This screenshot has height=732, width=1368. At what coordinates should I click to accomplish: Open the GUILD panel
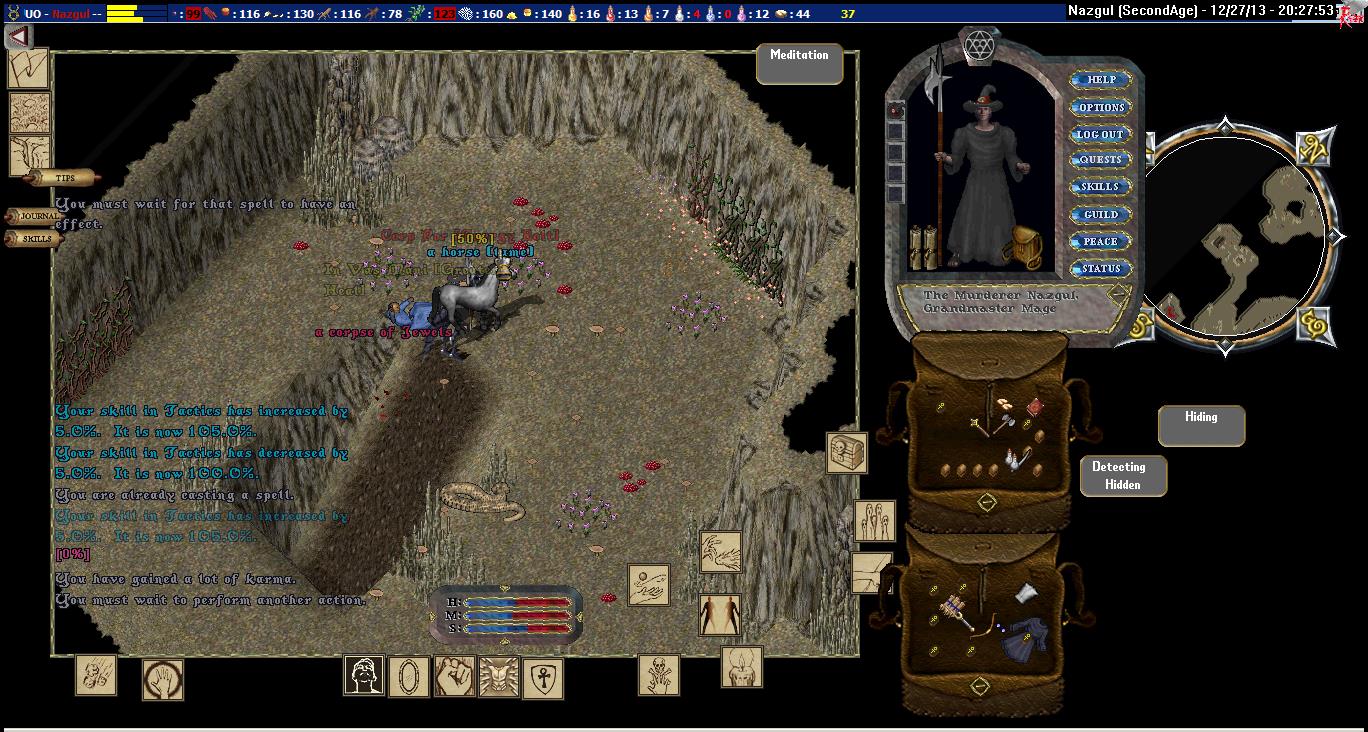(1100, 214)
